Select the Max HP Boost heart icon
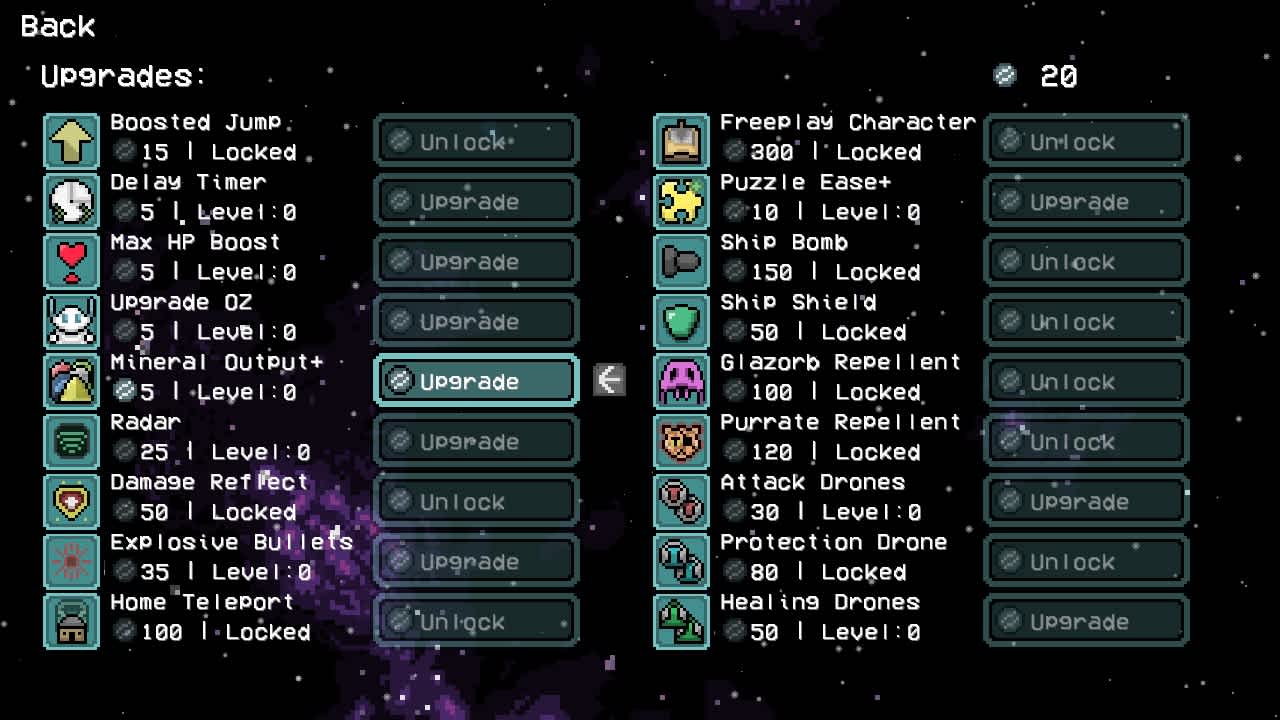Viewport: 1280px width, 720px height. point(71,261)
